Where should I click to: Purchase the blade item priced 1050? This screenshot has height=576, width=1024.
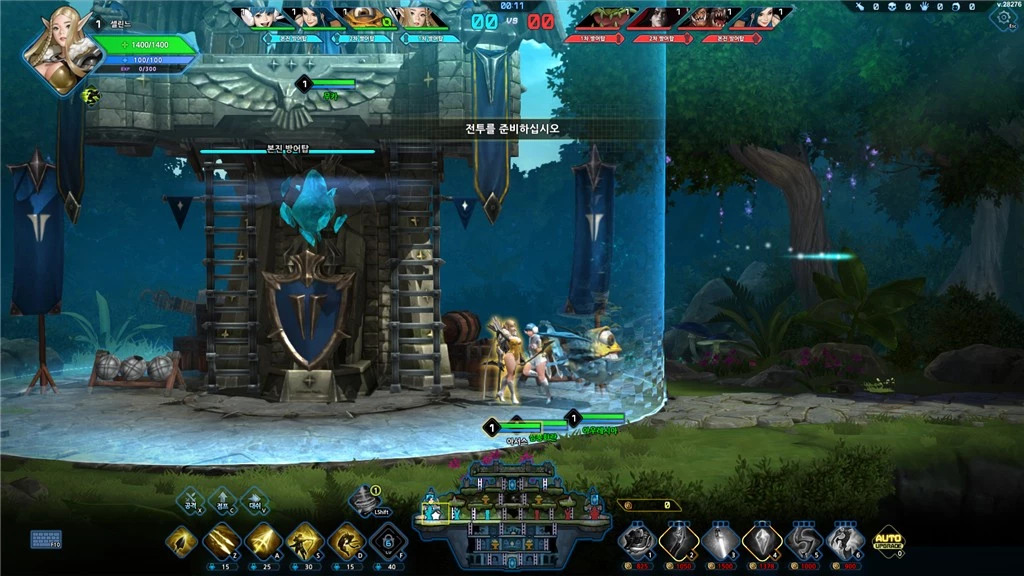pos(679,542)
